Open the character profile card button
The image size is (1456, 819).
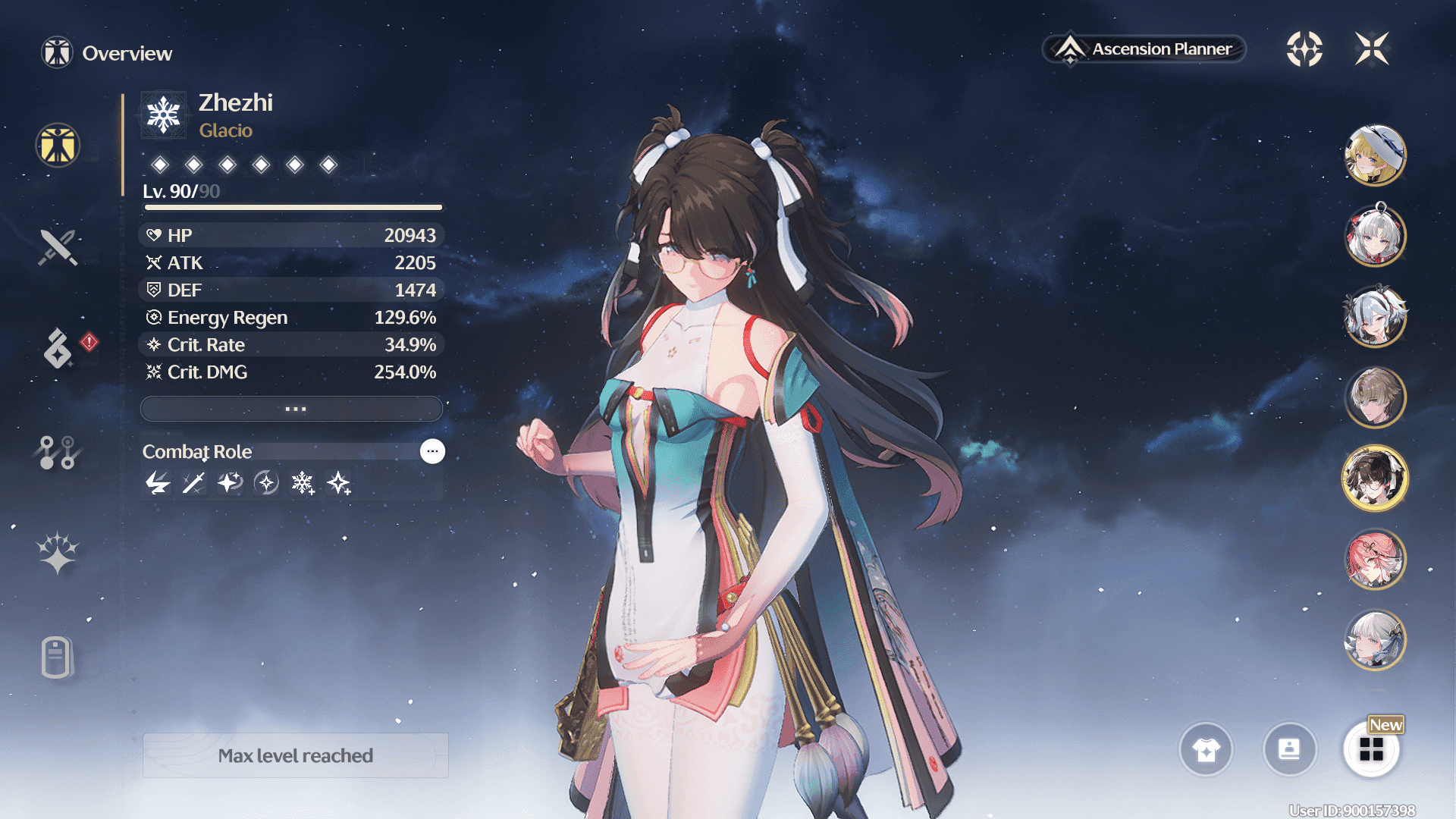coord(1289,749)
